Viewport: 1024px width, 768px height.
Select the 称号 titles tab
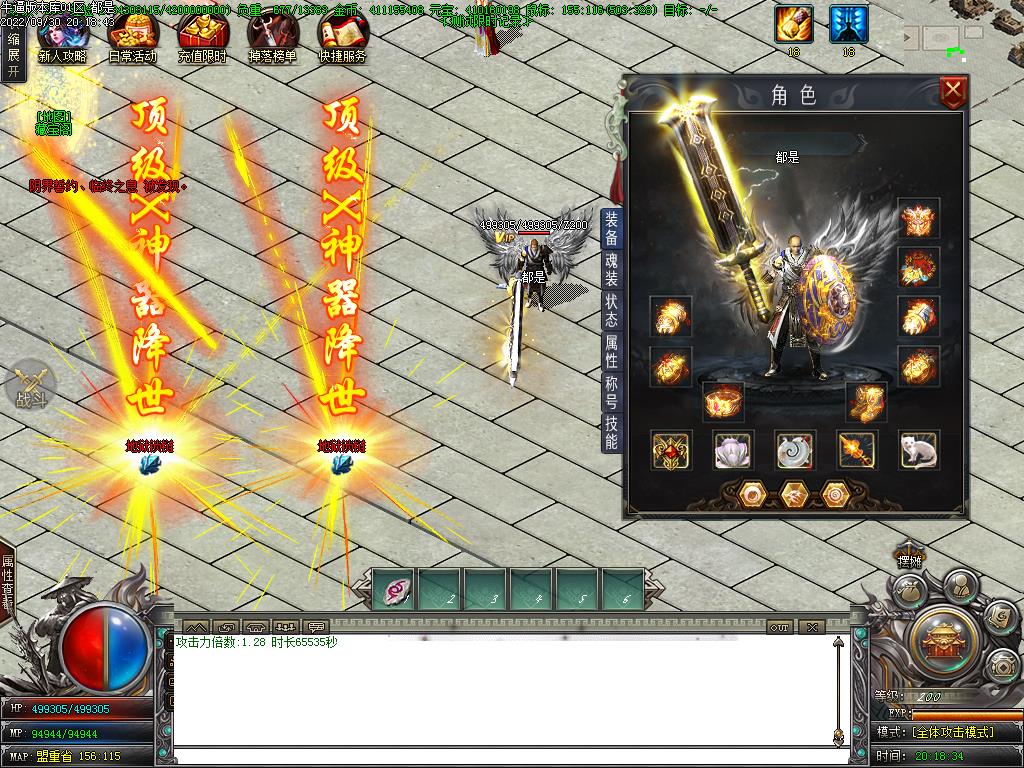(x=611, y=392)
